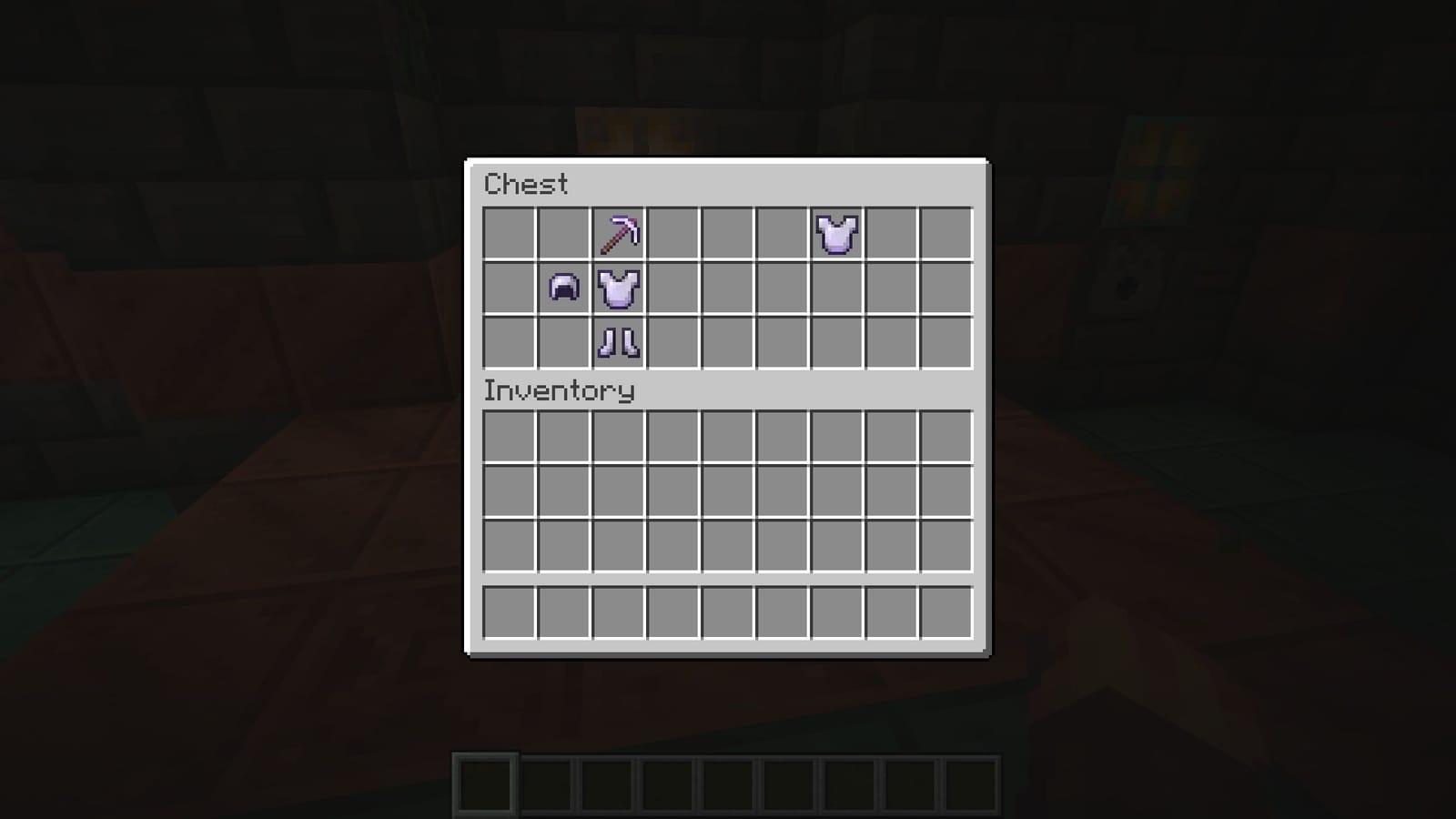Take the iron chestplate in the top row

tap(837, 235)
